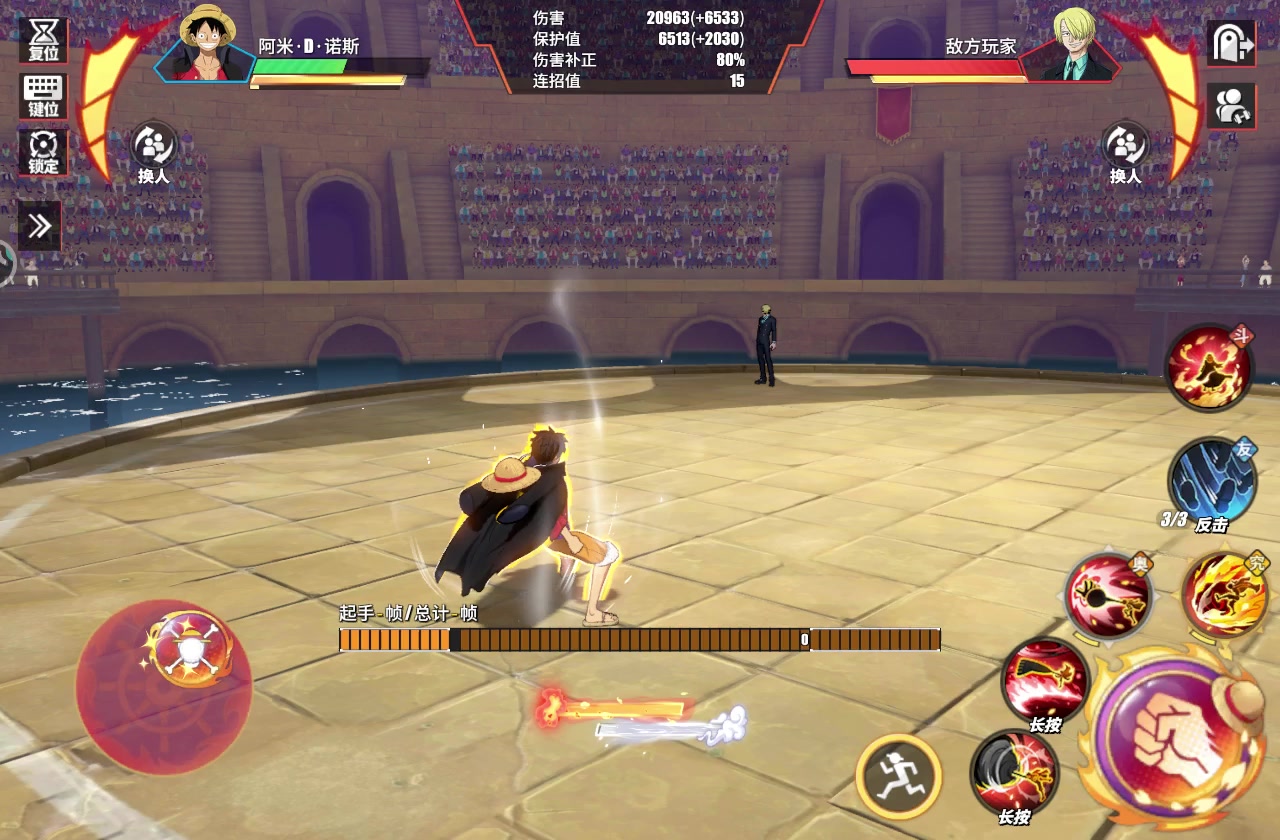This screenshot has height=840, width=1280.
Task: Activate the 斗 flaming cloak skill
Action: (x=1208, y=368)
